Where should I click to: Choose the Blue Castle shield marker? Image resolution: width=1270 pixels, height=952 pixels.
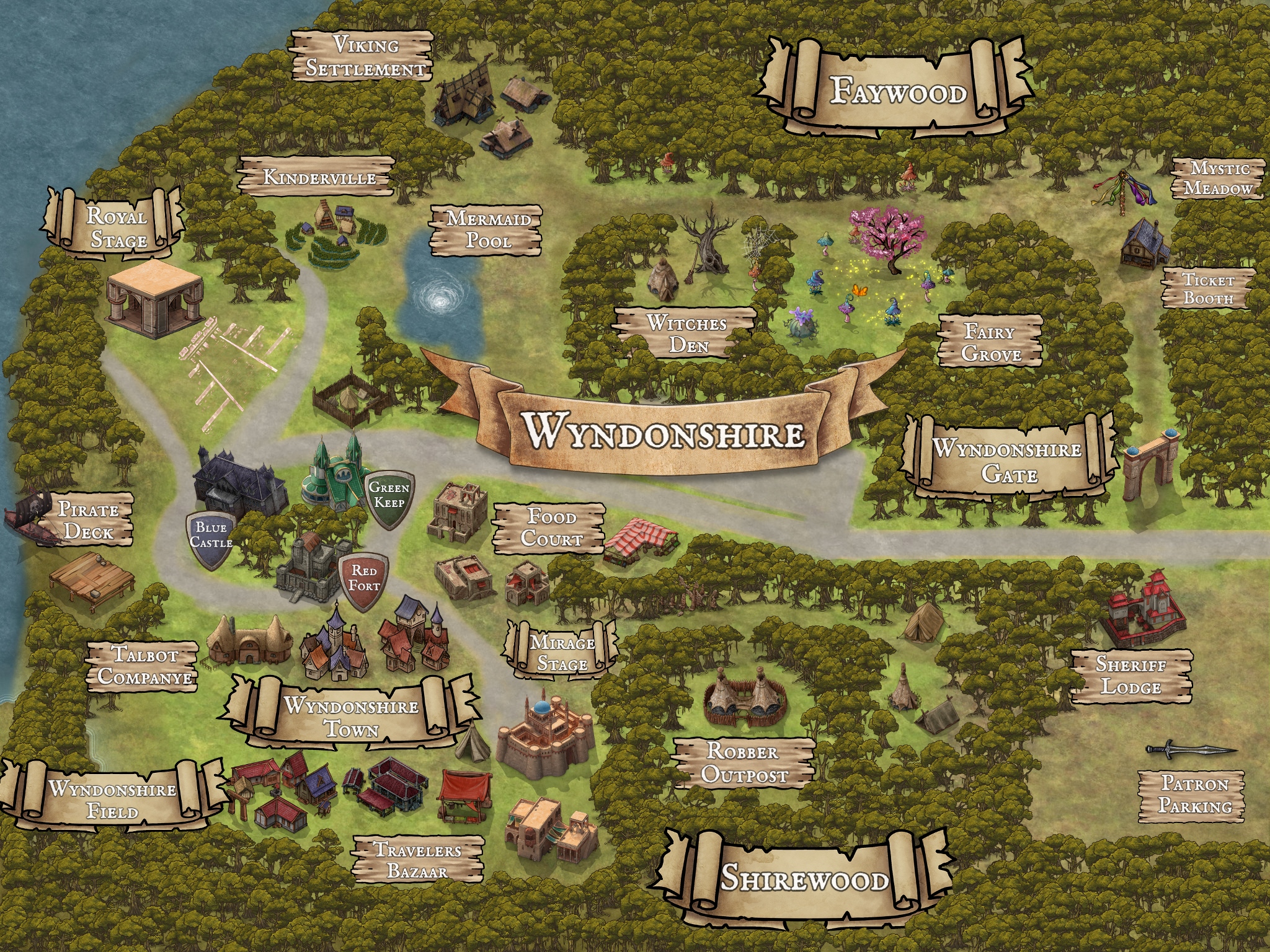(211, 537)
